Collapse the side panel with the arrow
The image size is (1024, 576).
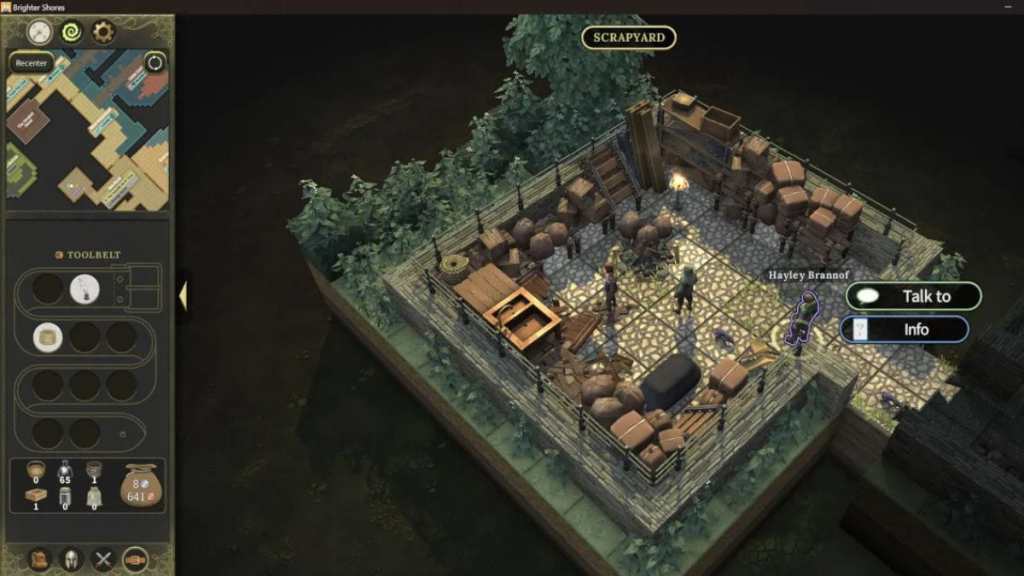[x=183, y=295]
